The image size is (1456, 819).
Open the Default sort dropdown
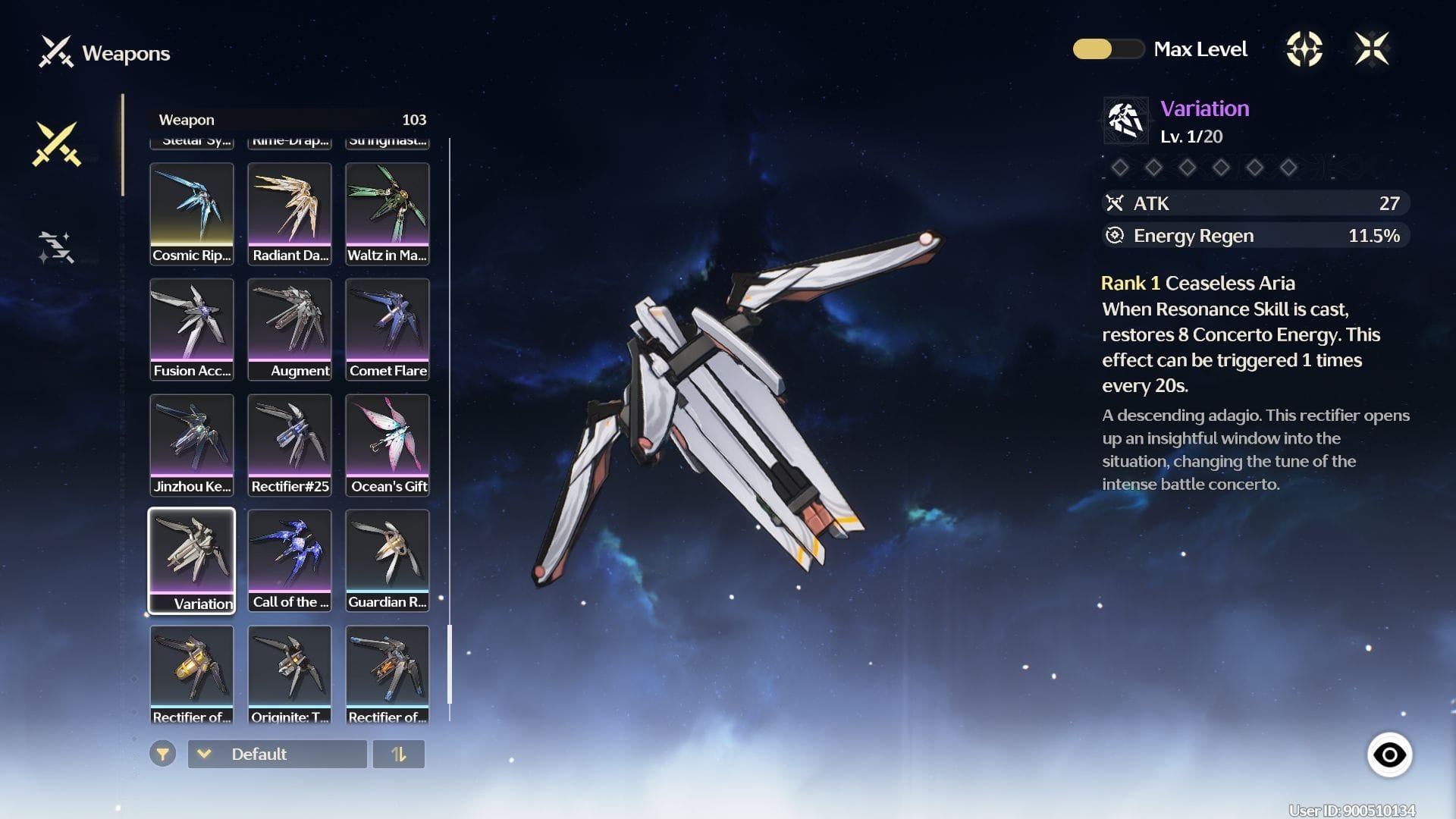(x=278, y=754)
